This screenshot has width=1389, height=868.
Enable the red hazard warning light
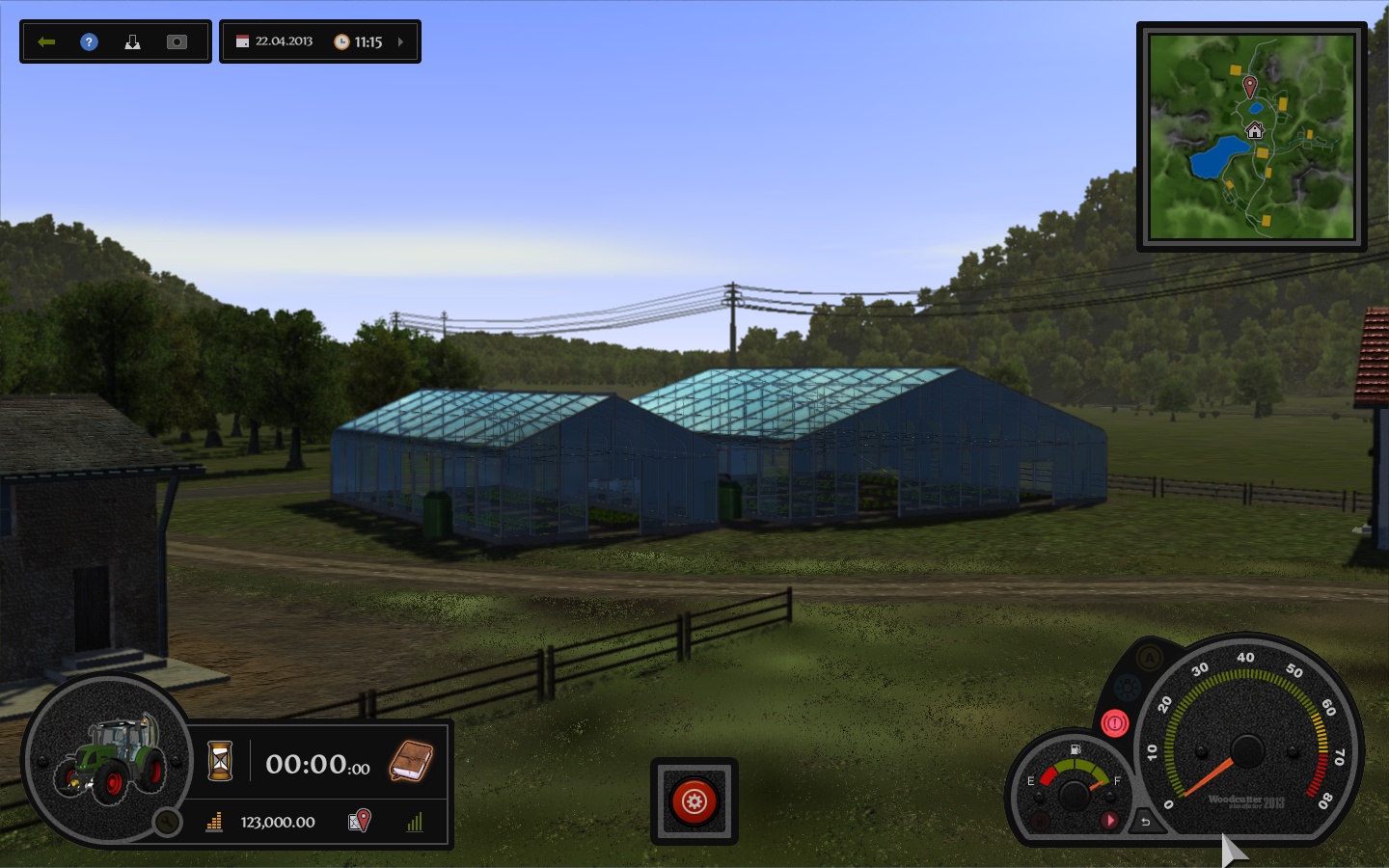(1114, 722)
